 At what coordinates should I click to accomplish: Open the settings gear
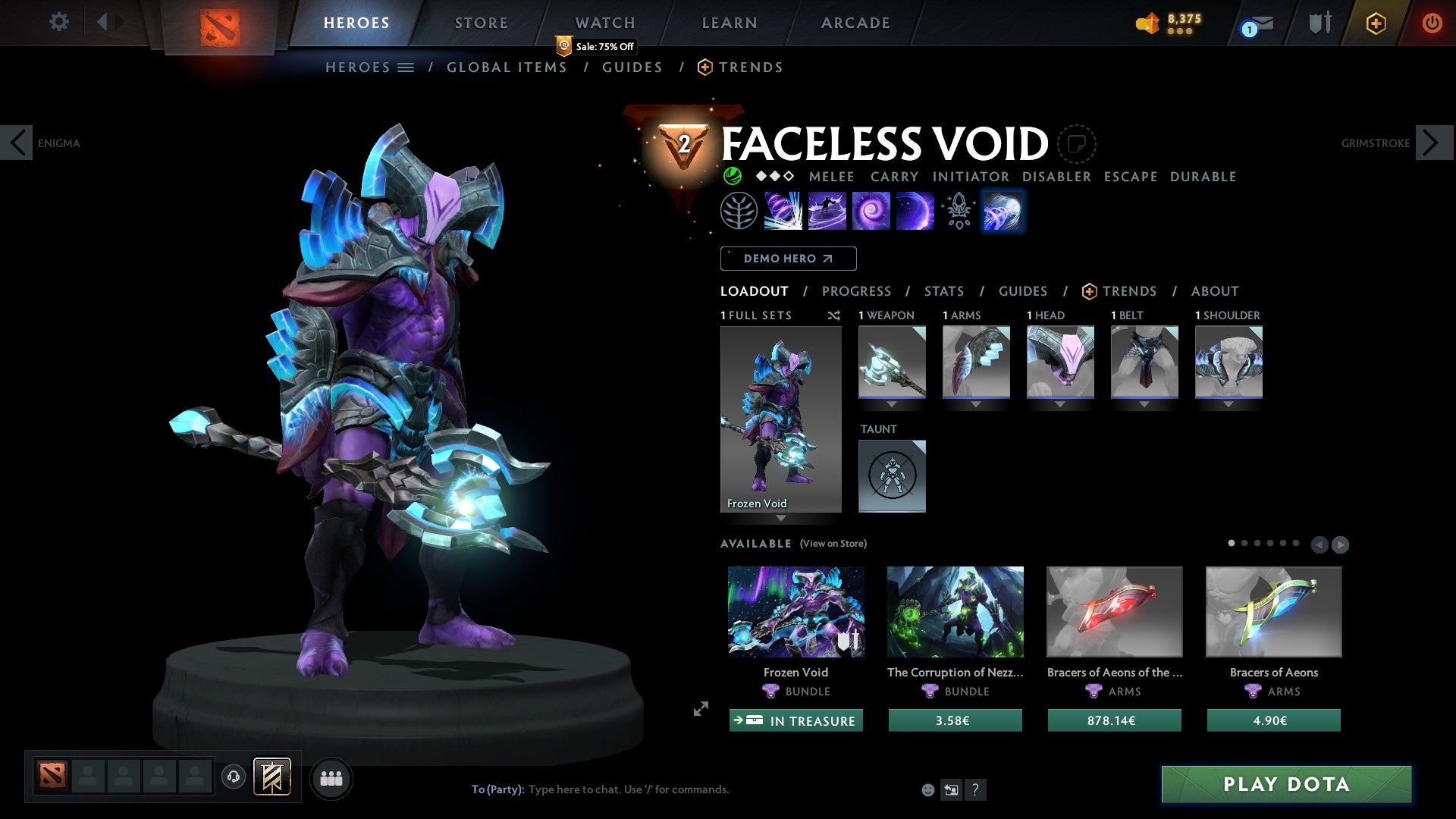tap(58, 22)
